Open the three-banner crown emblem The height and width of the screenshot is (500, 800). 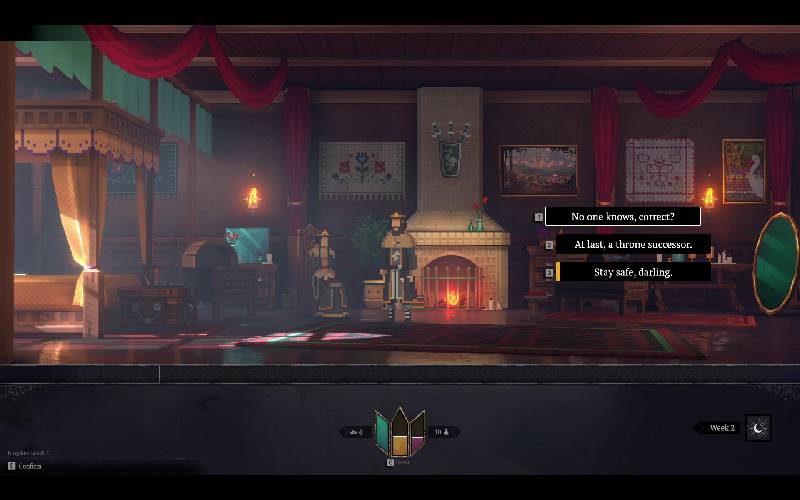click(399, 432)
